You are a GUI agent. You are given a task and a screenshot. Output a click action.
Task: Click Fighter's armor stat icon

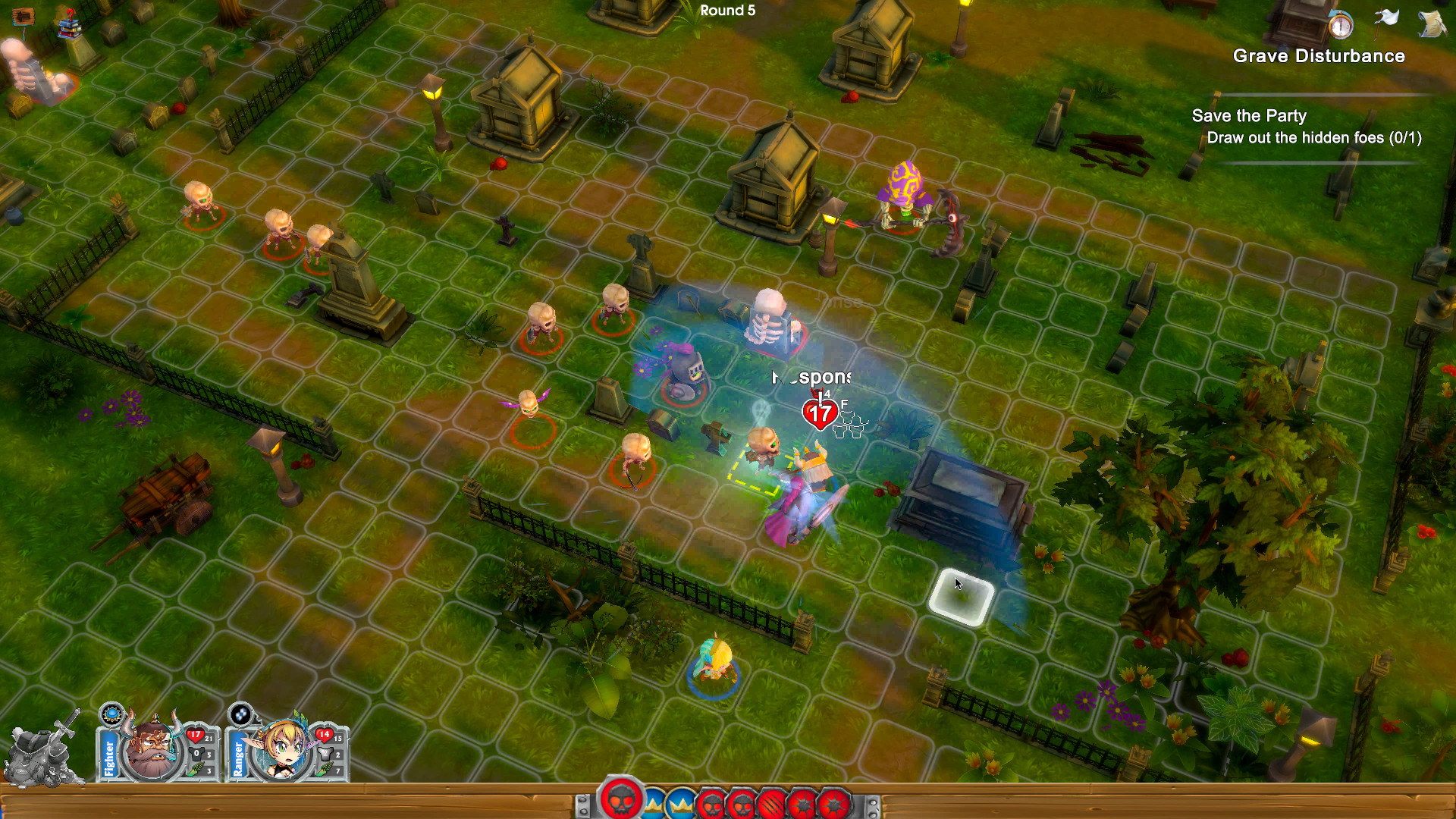[x=196, y=753]
